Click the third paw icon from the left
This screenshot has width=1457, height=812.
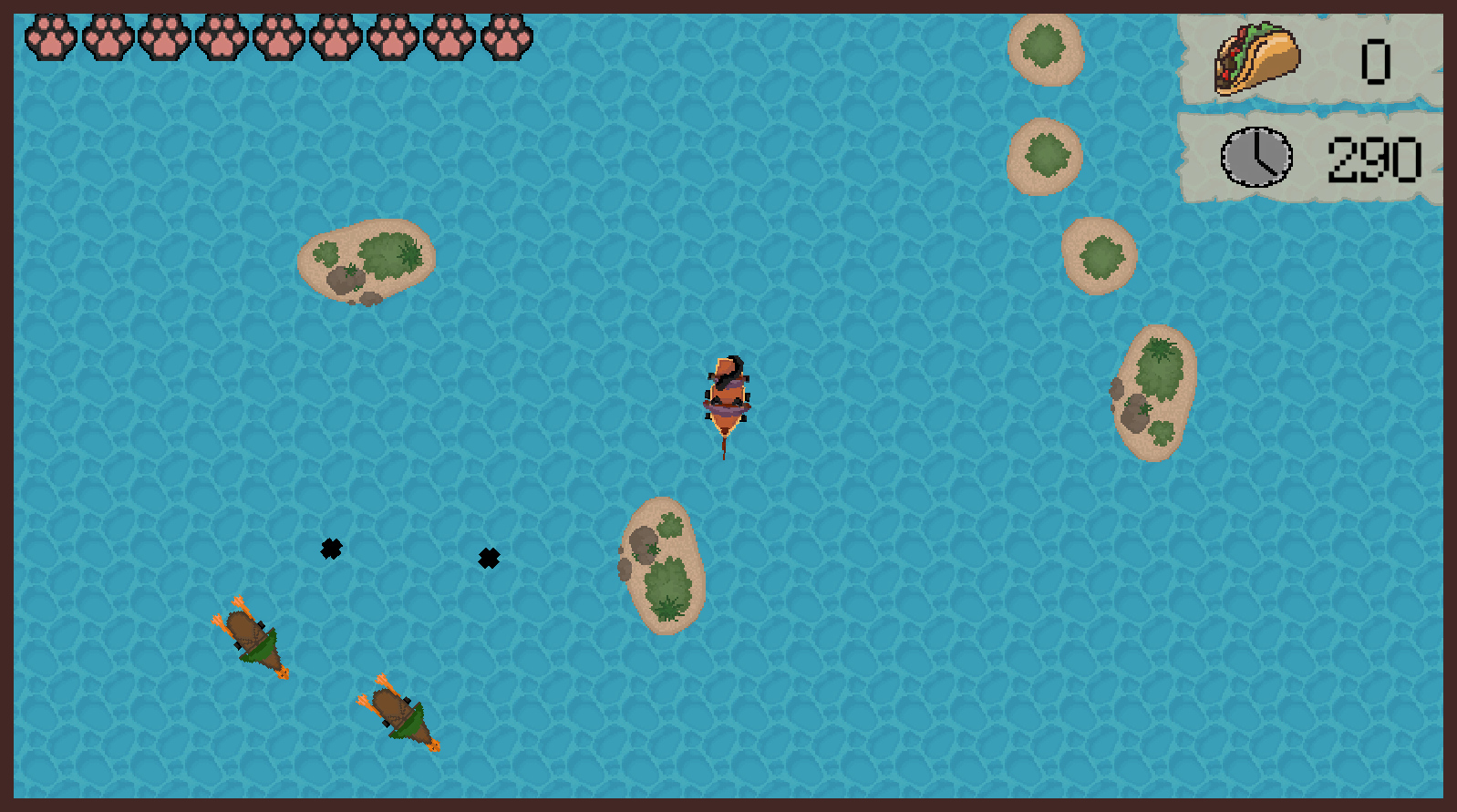tap(165, 38)
